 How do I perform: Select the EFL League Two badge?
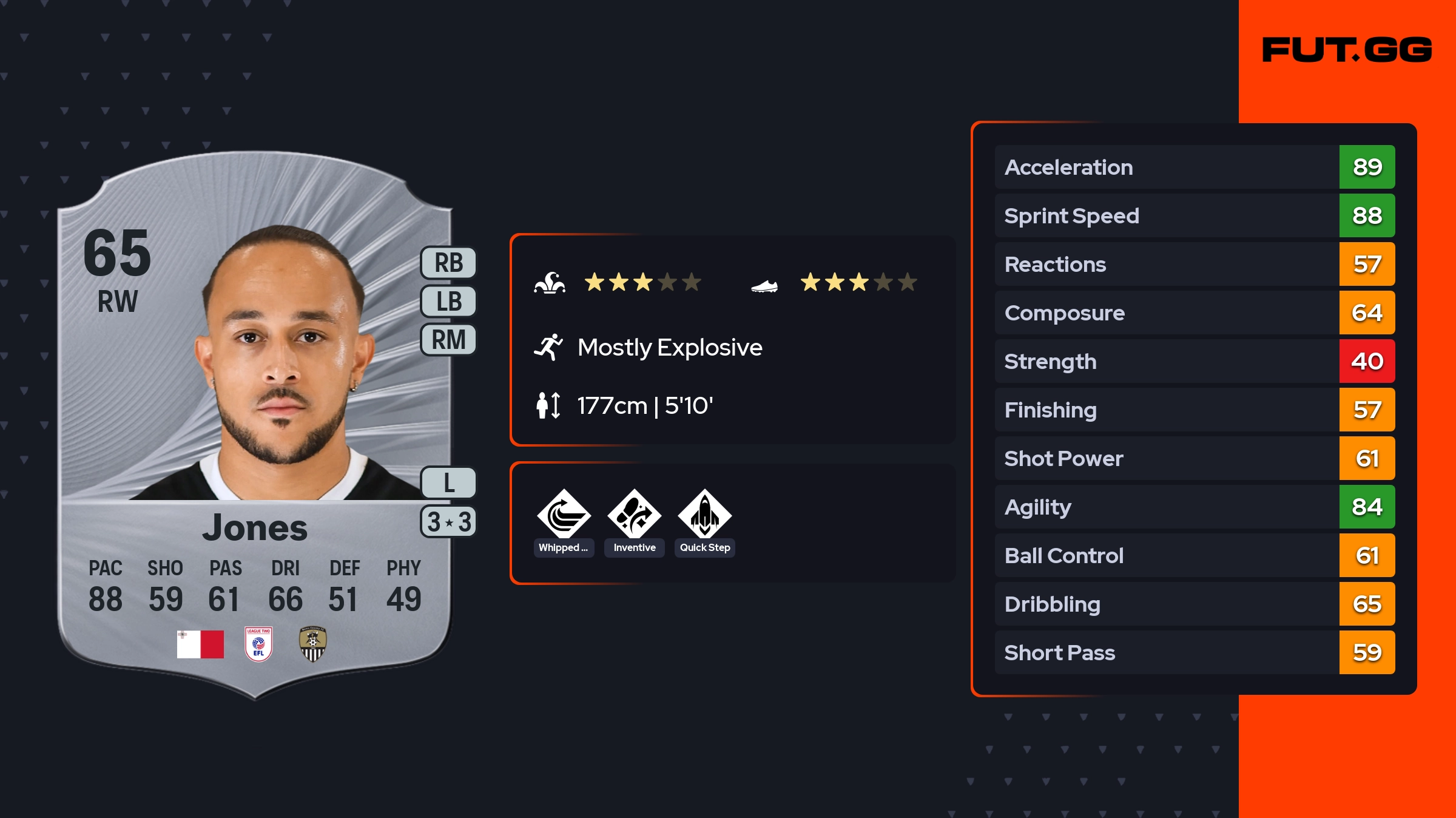click(258, 644)
